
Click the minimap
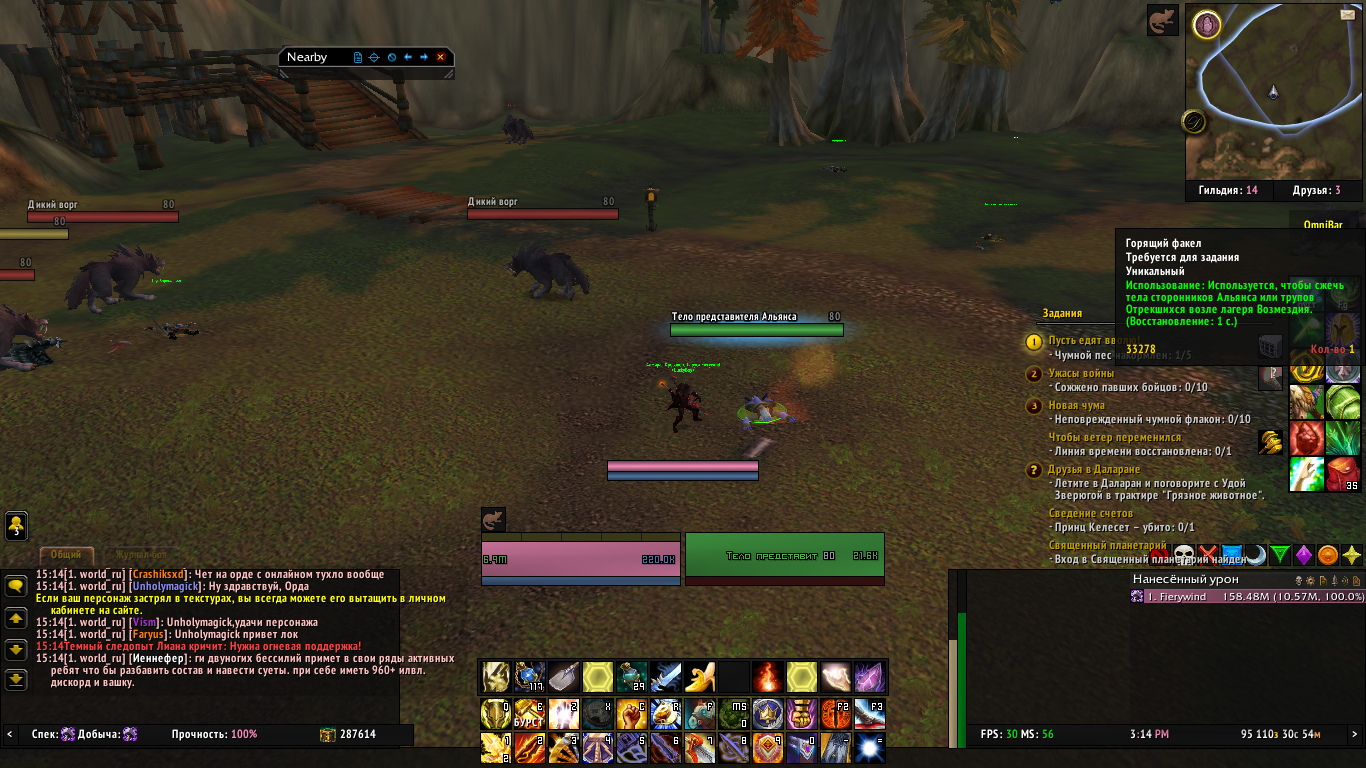[1272, 95]
